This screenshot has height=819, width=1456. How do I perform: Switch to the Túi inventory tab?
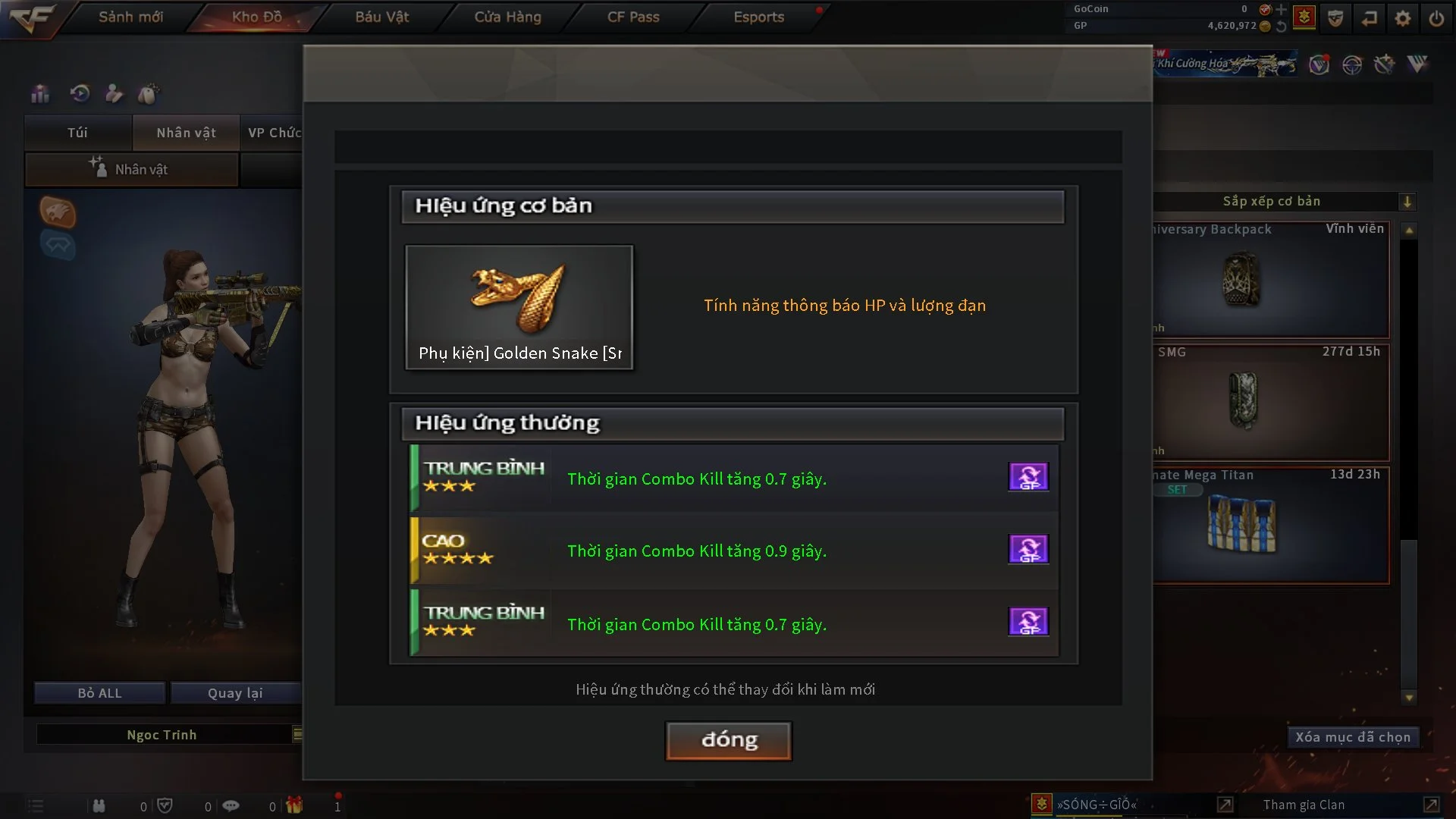[77, 133]
